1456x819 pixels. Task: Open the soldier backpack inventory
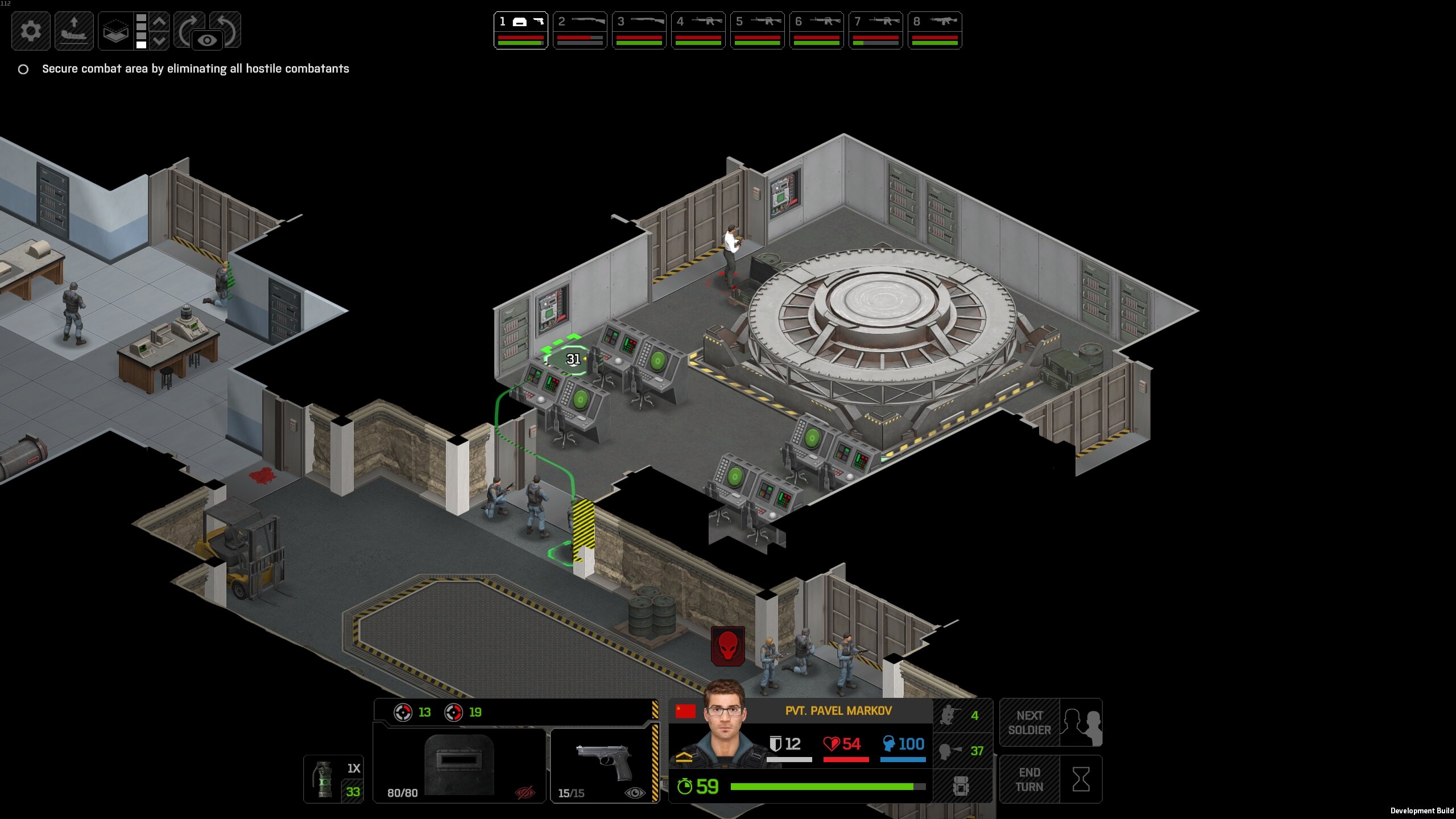coord(962,786)
